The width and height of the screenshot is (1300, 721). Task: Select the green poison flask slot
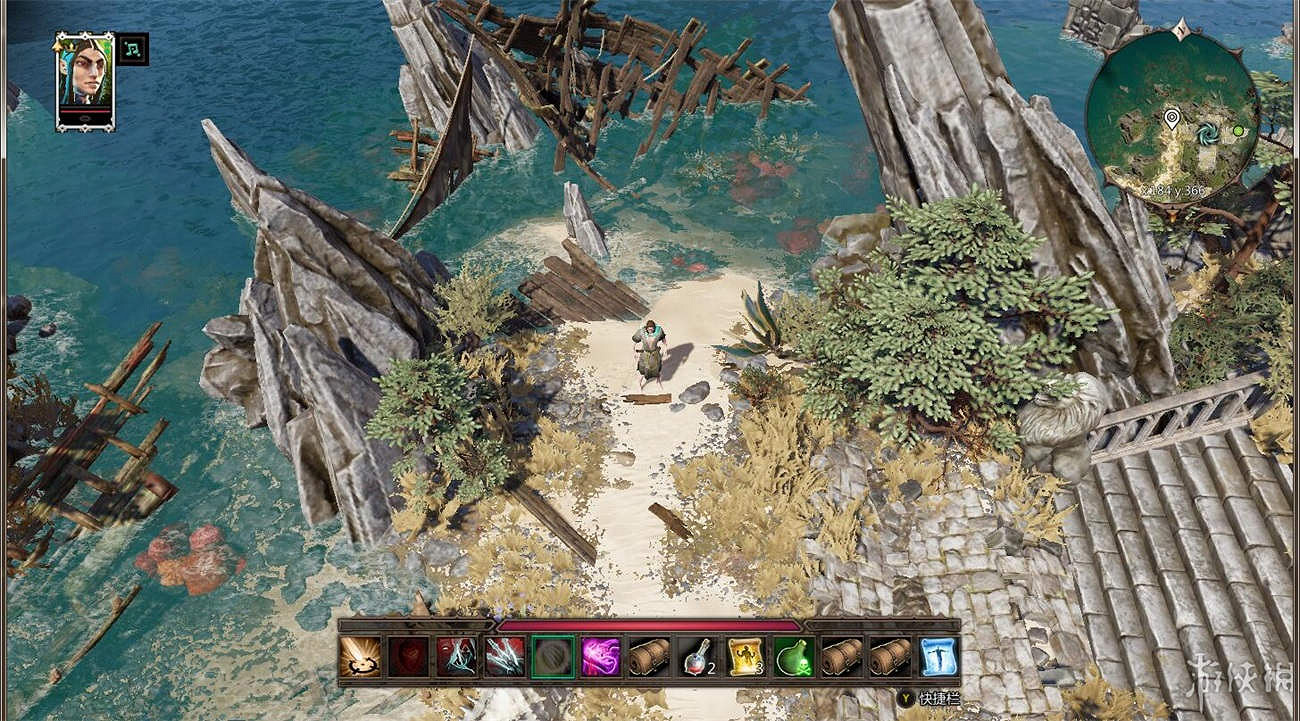tap(792, 657)
